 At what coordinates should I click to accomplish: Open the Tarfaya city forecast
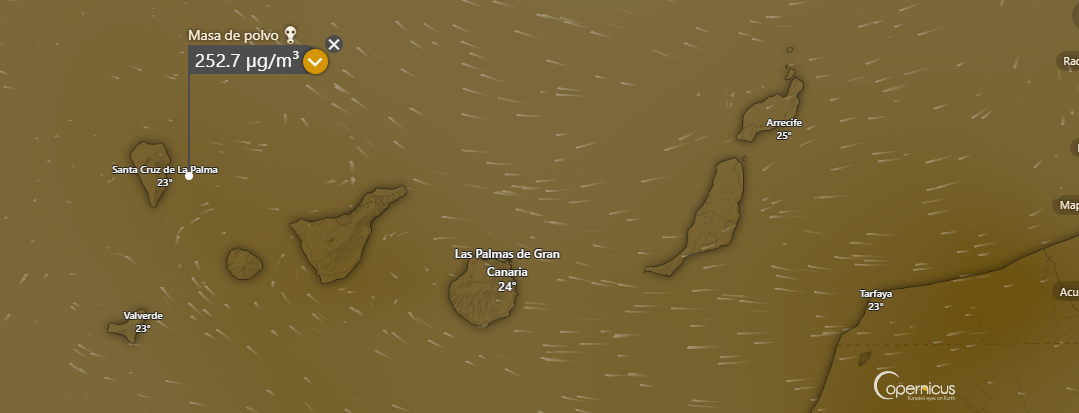(875, 294)
